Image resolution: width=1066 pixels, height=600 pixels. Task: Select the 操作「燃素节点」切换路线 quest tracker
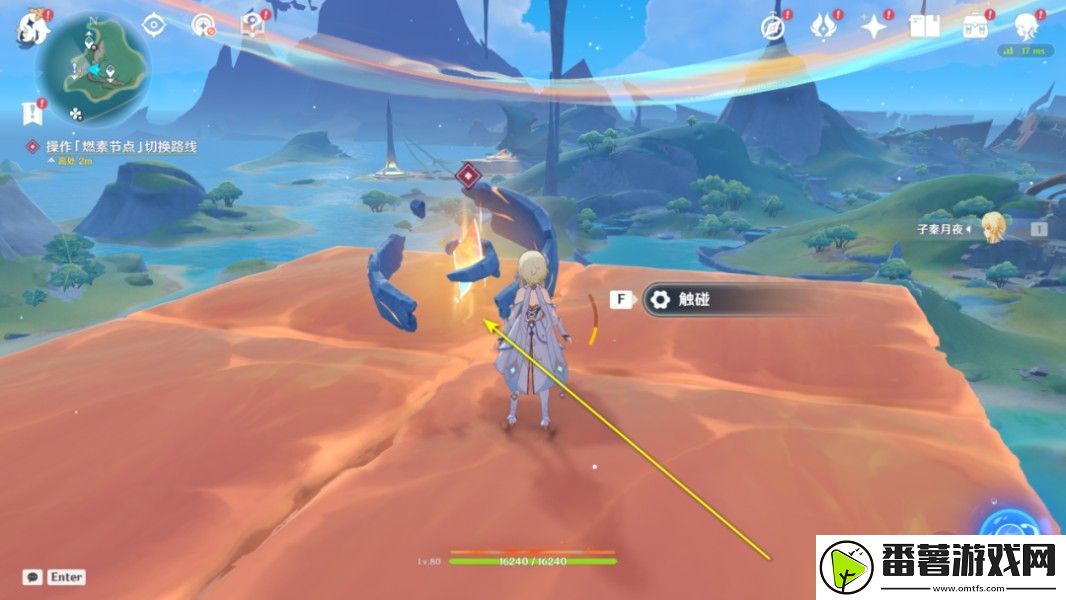120,147
